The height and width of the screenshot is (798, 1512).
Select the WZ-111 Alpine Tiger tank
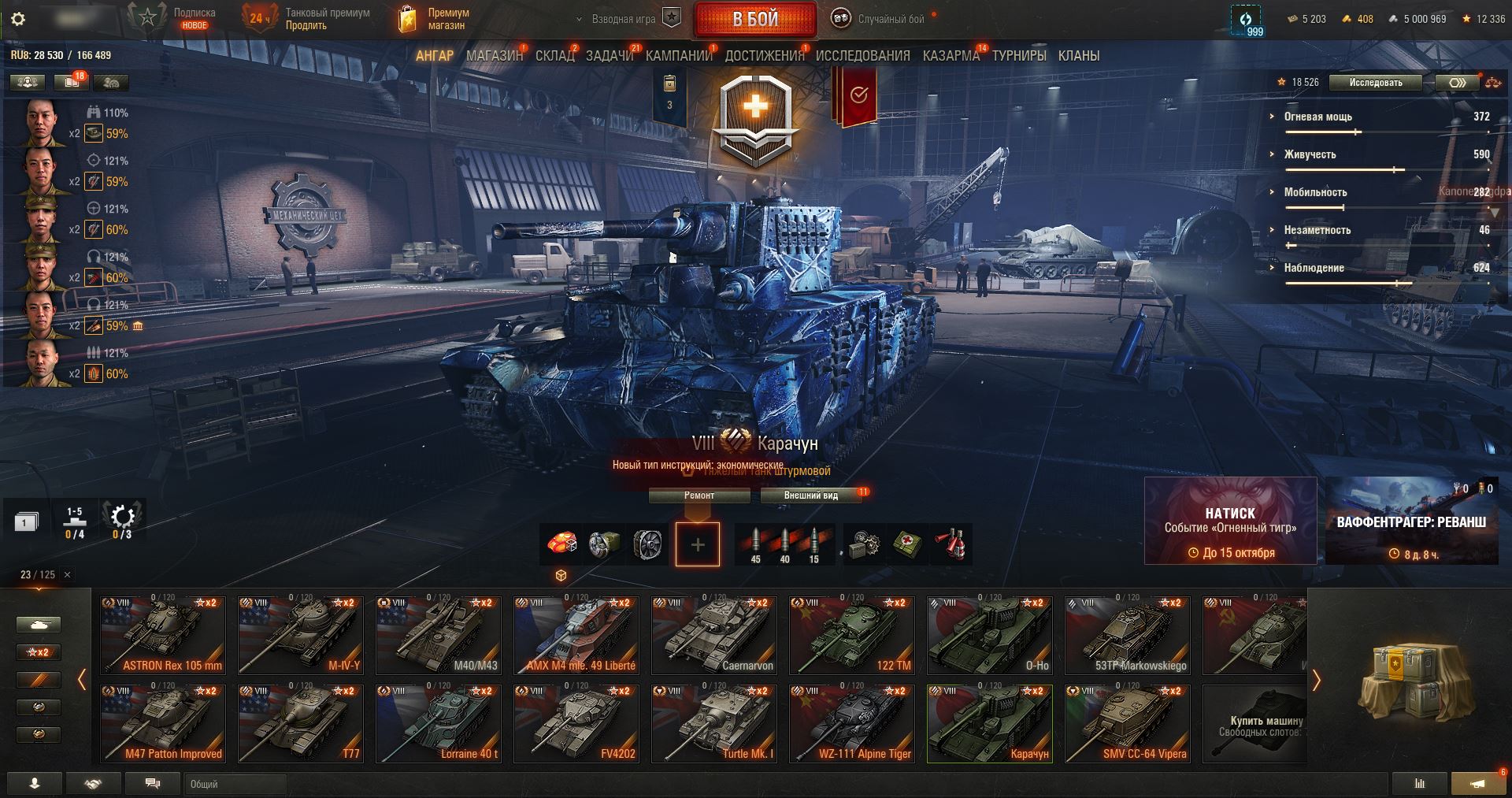(852, 723)
